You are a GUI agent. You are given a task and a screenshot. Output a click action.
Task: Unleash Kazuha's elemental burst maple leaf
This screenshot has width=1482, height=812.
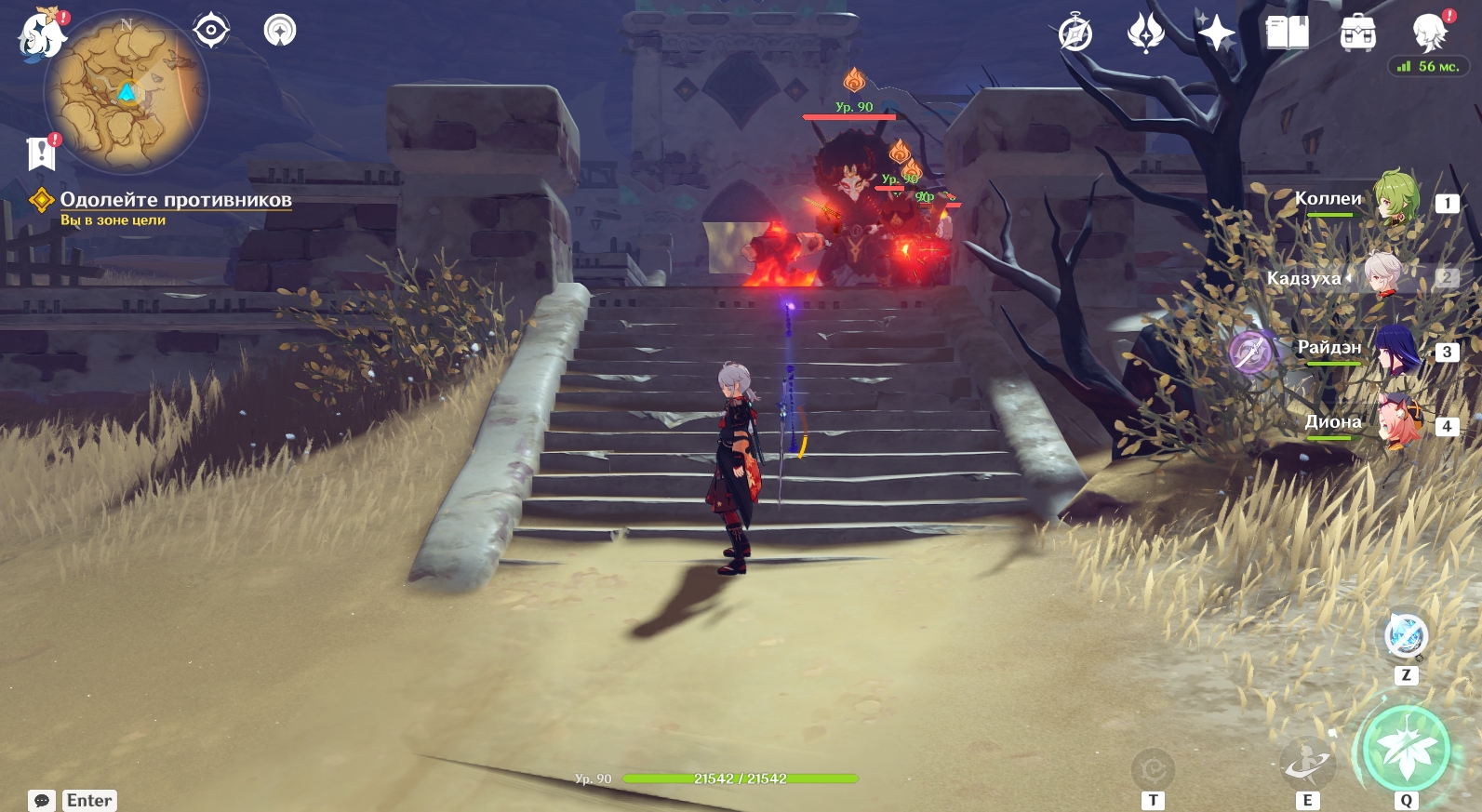click(1406, 751)
